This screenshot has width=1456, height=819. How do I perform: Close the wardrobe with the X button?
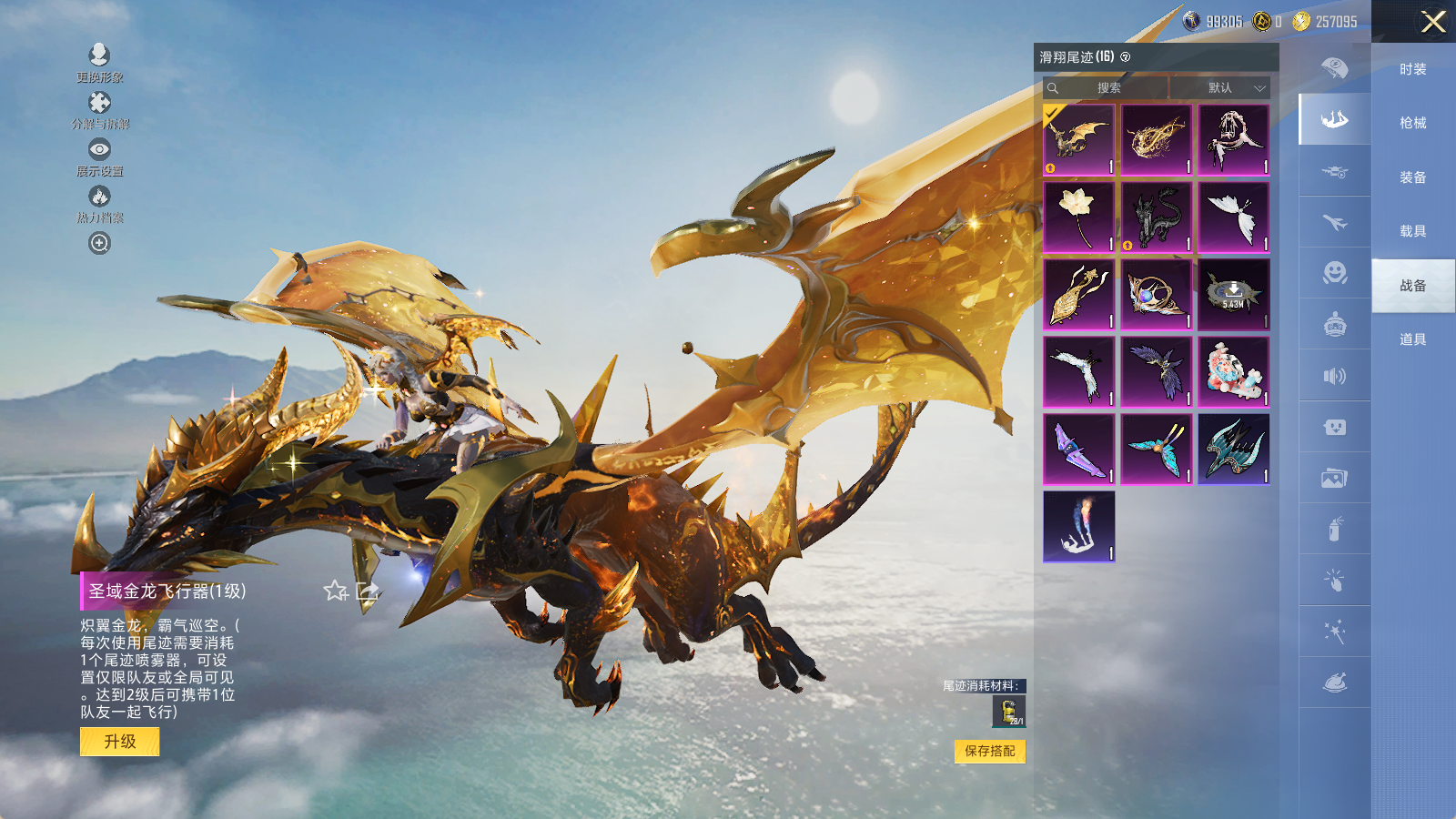point(1433,22)
